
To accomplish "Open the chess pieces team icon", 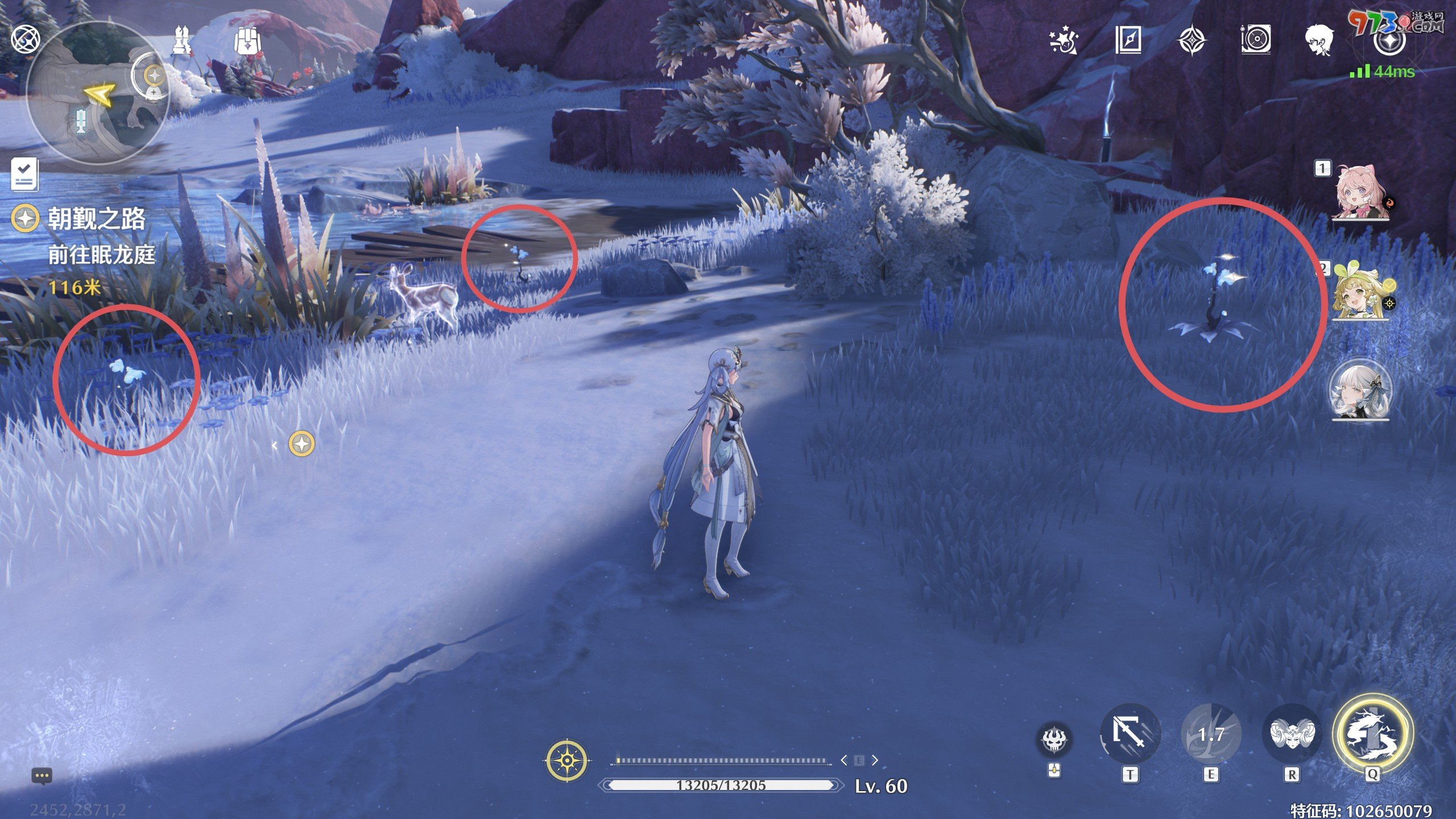I will pos(183,40).
